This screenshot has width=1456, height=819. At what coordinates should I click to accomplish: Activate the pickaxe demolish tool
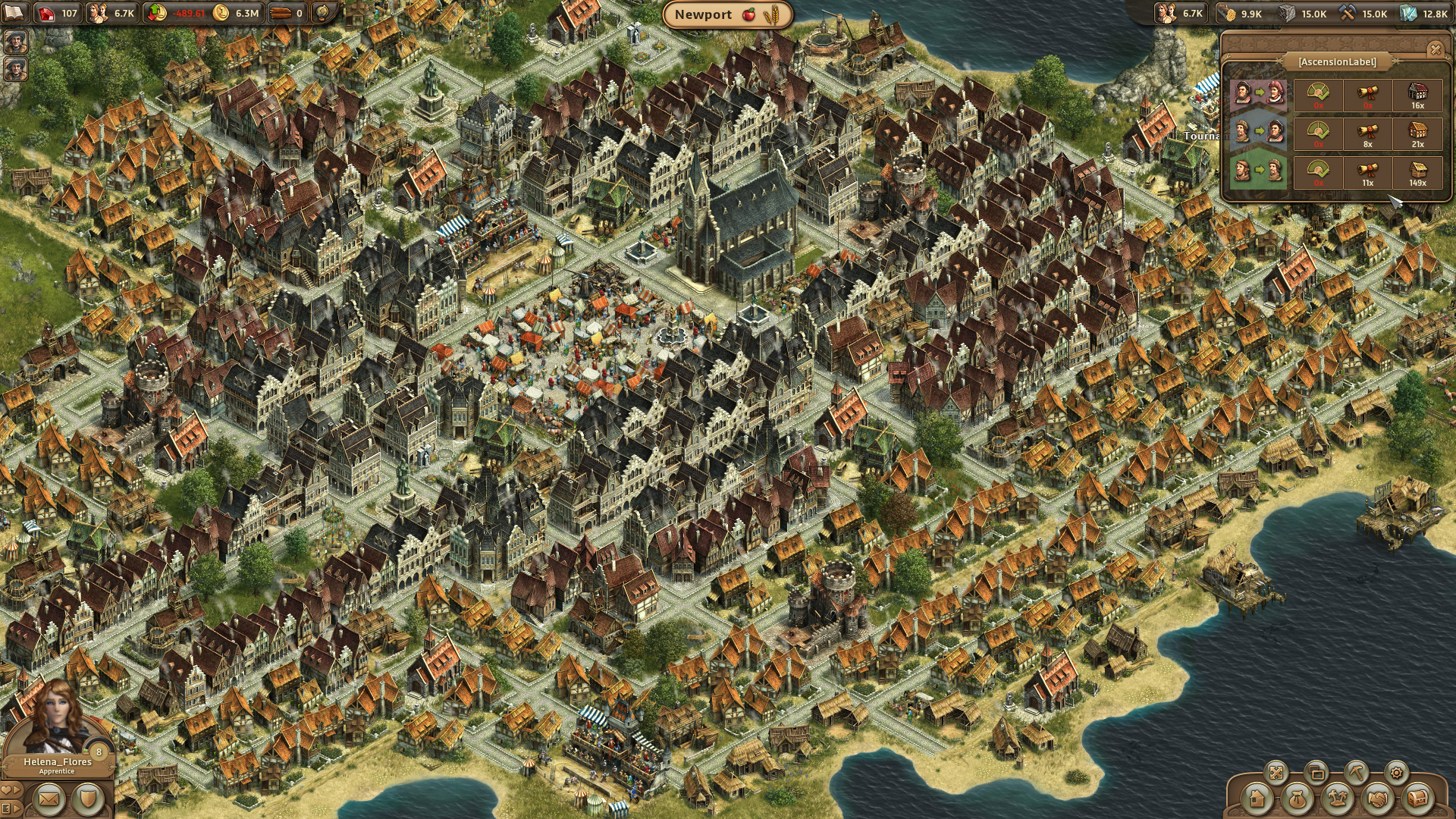click(x=1356, y=773)
